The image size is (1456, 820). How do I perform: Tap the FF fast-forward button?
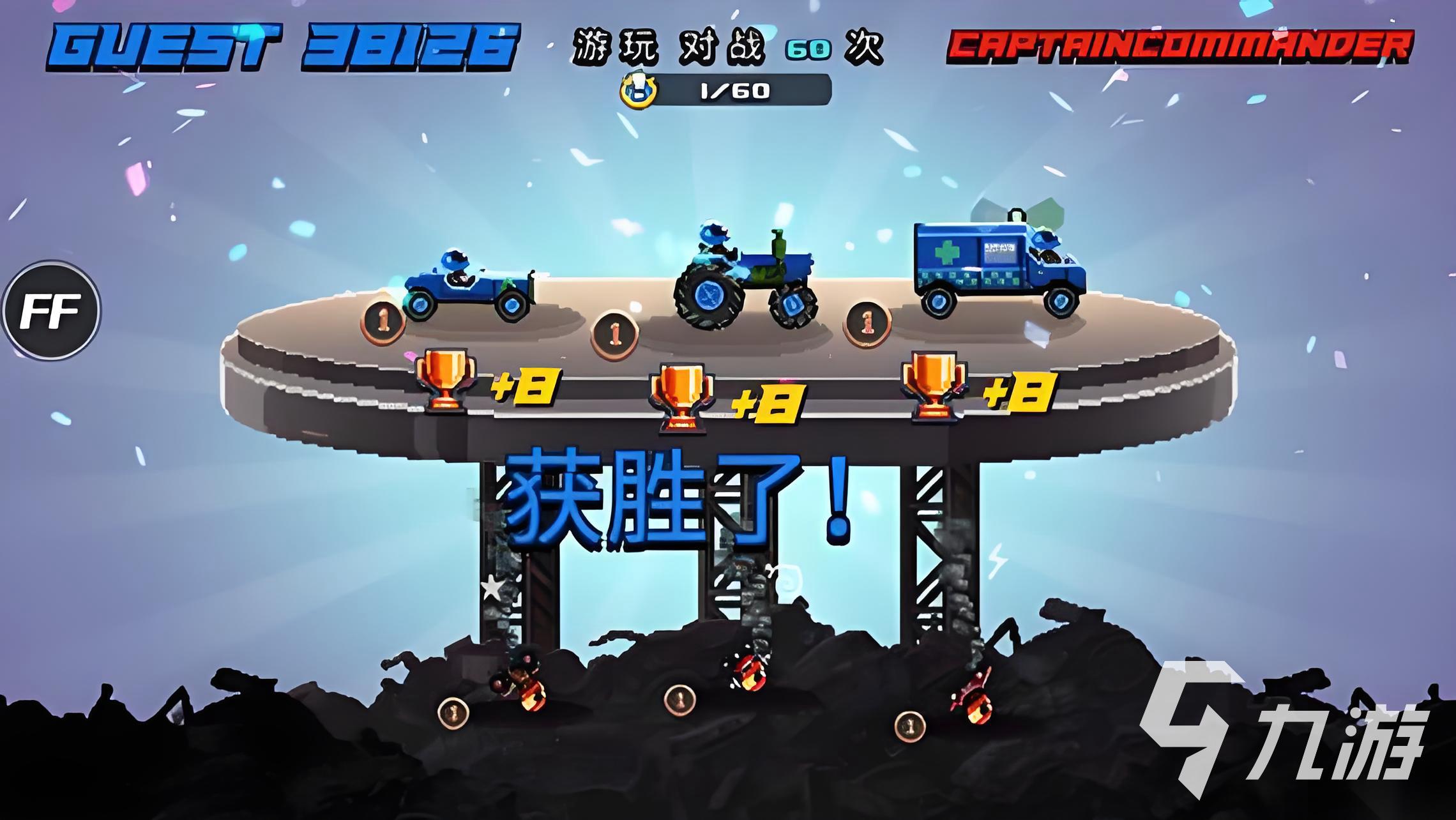point(51,310)
